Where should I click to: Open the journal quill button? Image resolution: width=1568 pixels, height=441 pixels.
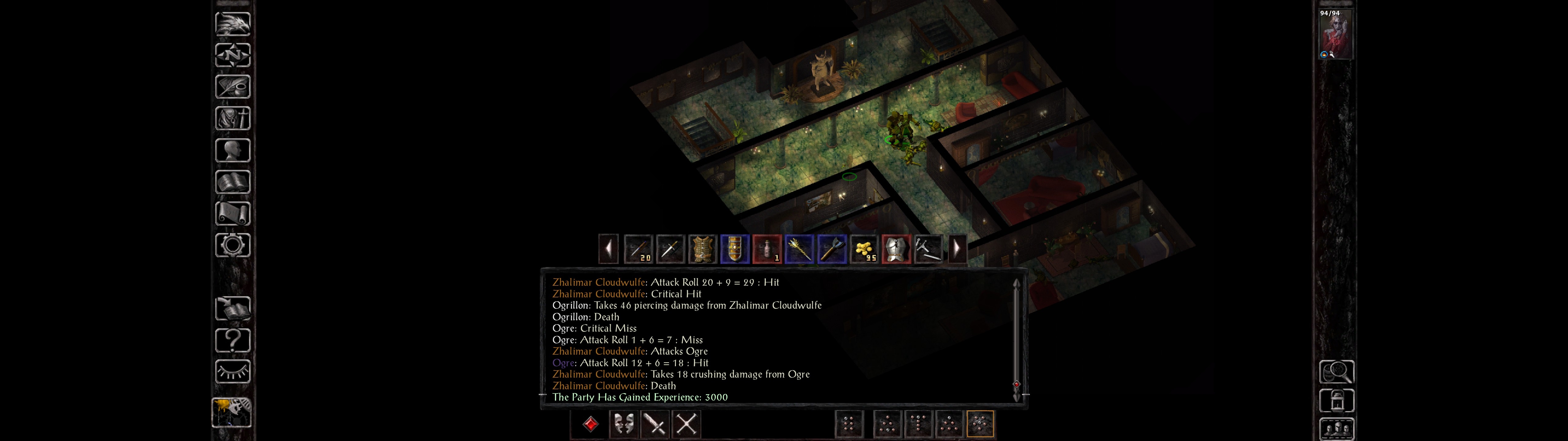232,86
